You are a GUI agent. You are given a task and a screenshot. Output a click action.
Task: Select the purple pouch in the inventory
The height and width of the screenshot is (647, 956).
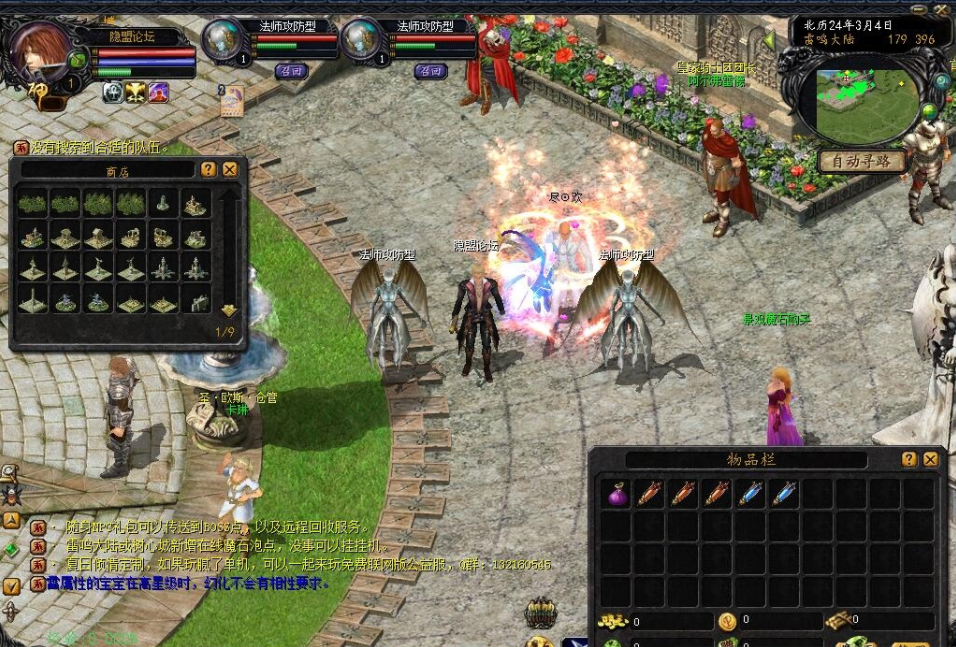point(617,493)
